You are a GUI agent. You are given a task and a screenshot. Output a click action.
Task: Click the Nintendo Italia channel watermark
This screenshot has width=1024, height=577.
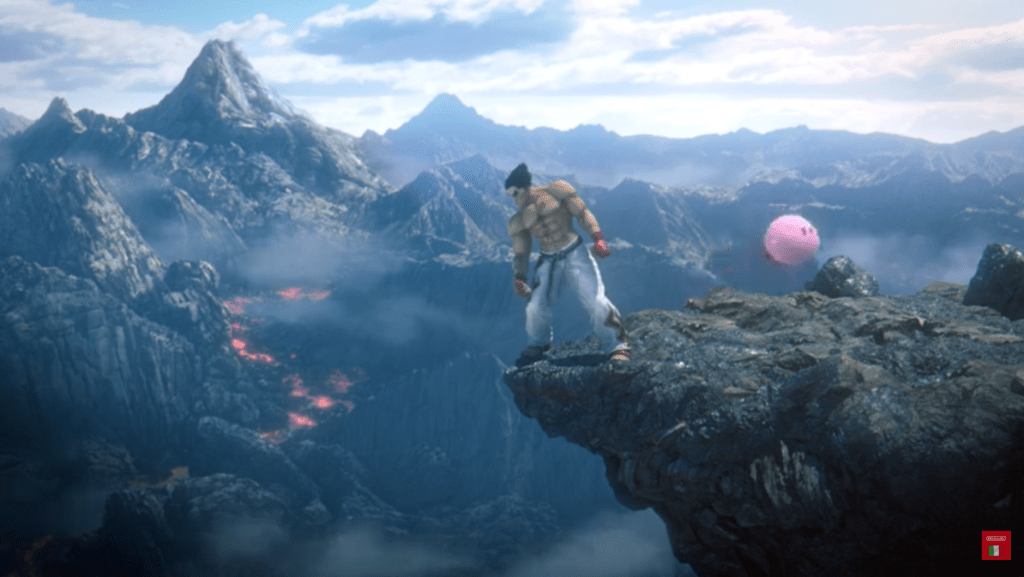point(995,545)
